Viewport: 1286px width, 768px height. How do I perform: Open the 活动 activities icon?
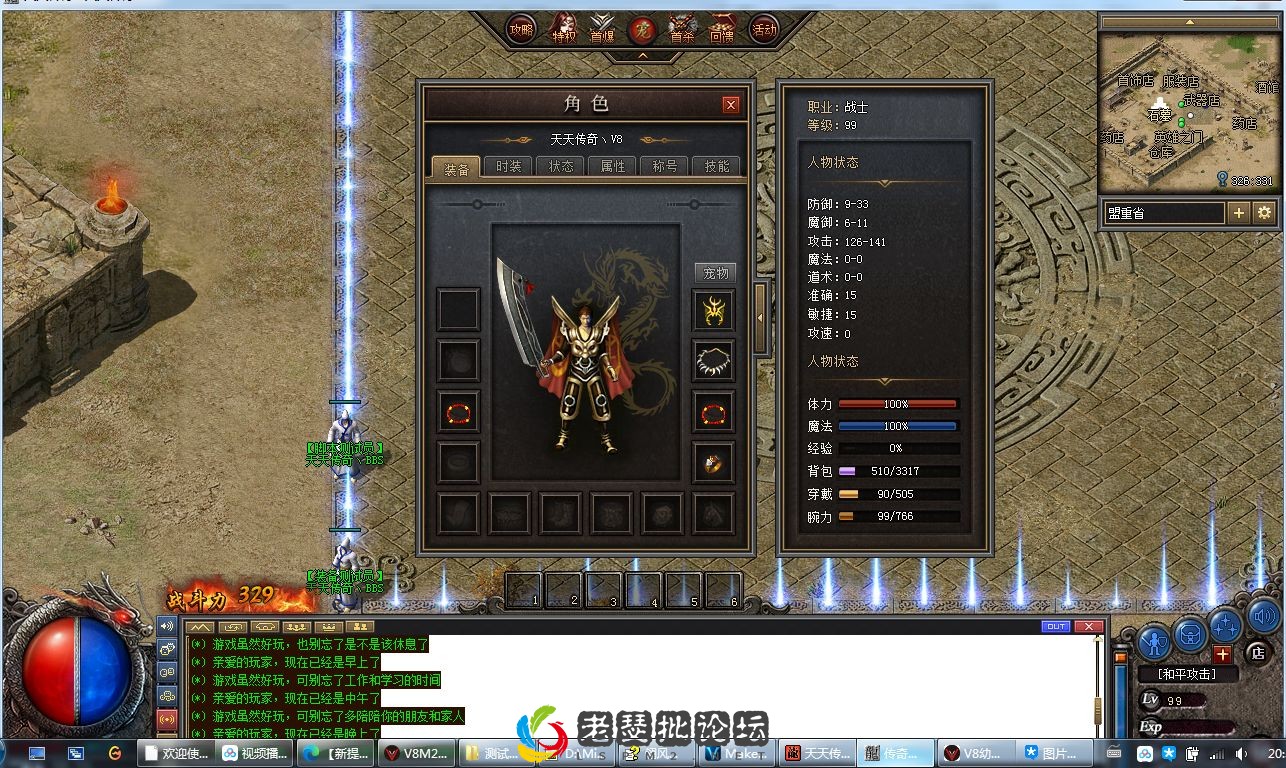click(x=766, y=30)
